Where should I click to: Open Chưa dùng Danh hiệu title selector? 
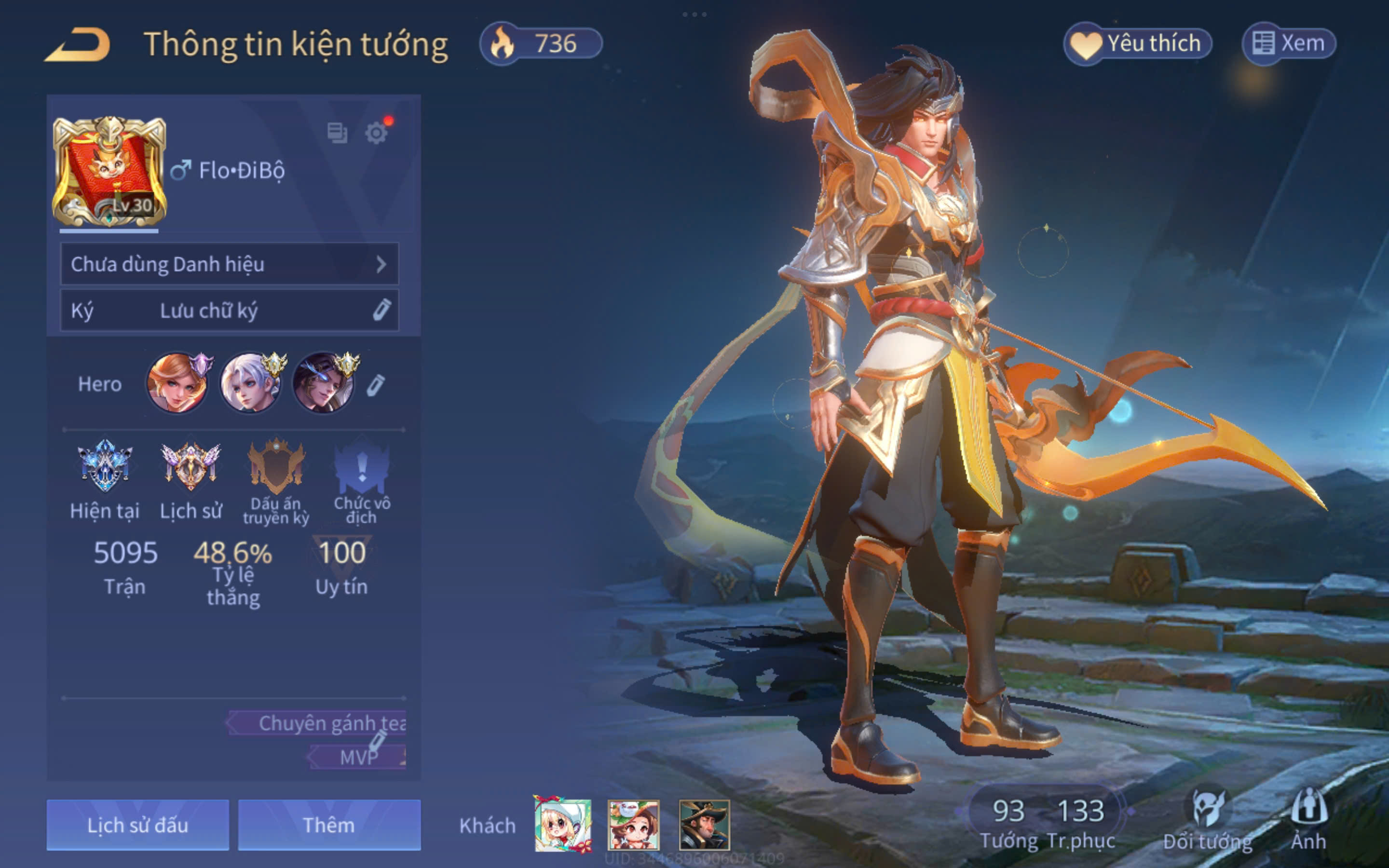(229, 264)
